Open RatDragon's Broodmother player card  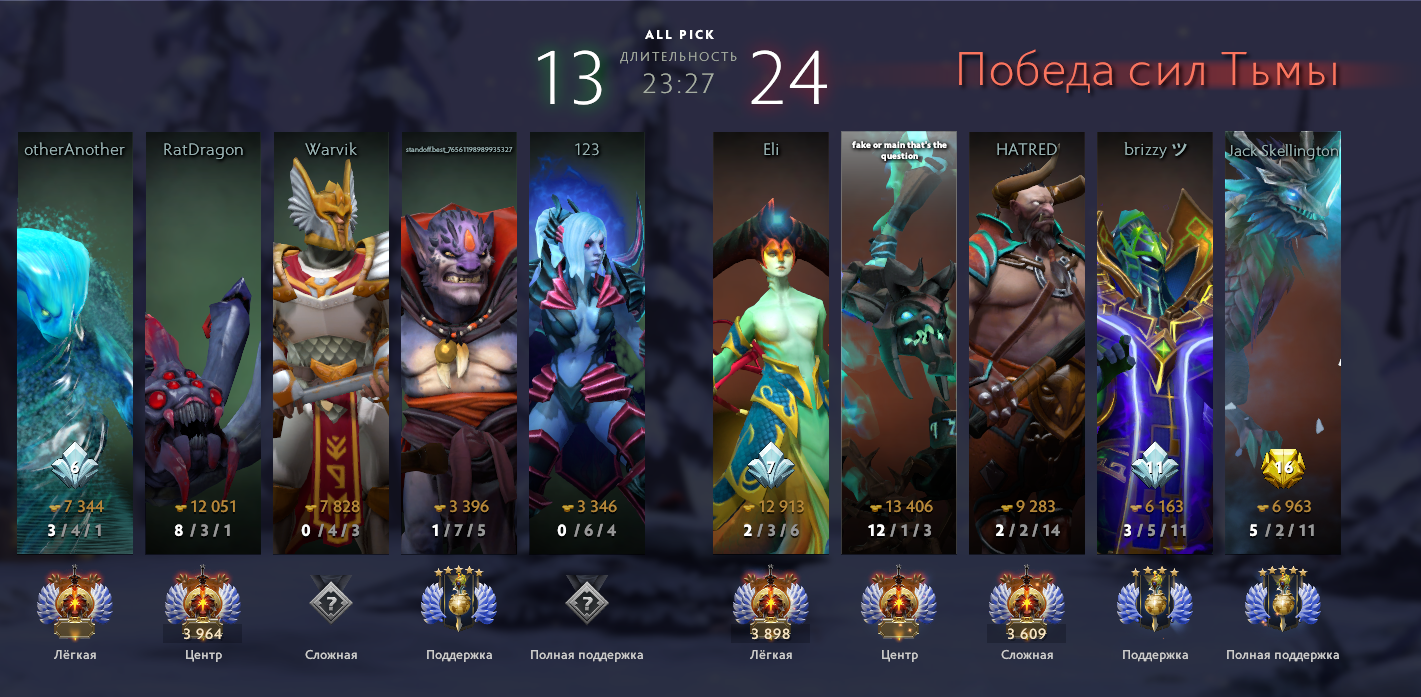click(203, 340)
